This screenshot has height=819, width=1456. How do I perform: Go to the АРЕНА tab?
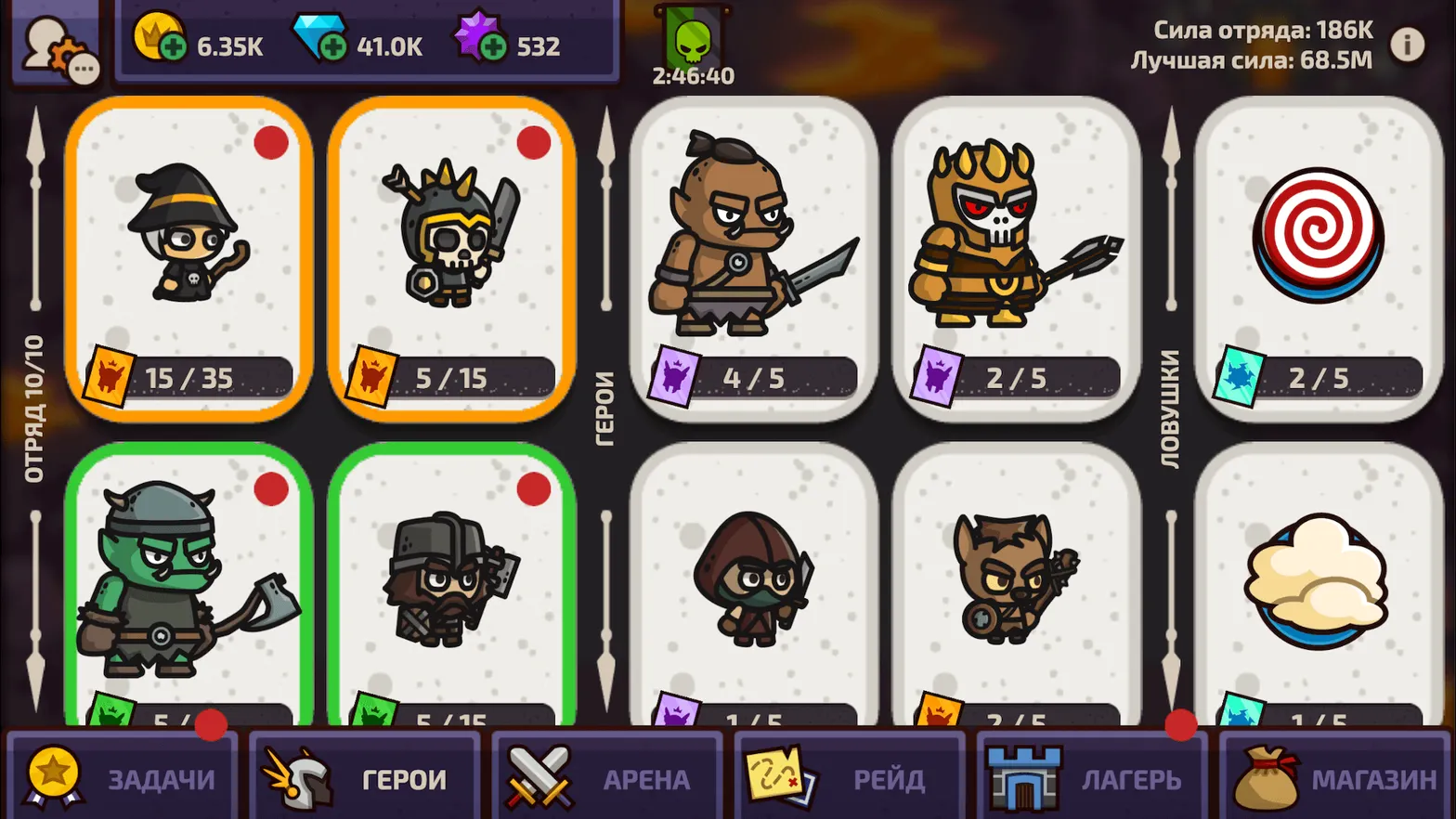pyautogui.click(x=607, y=776)
